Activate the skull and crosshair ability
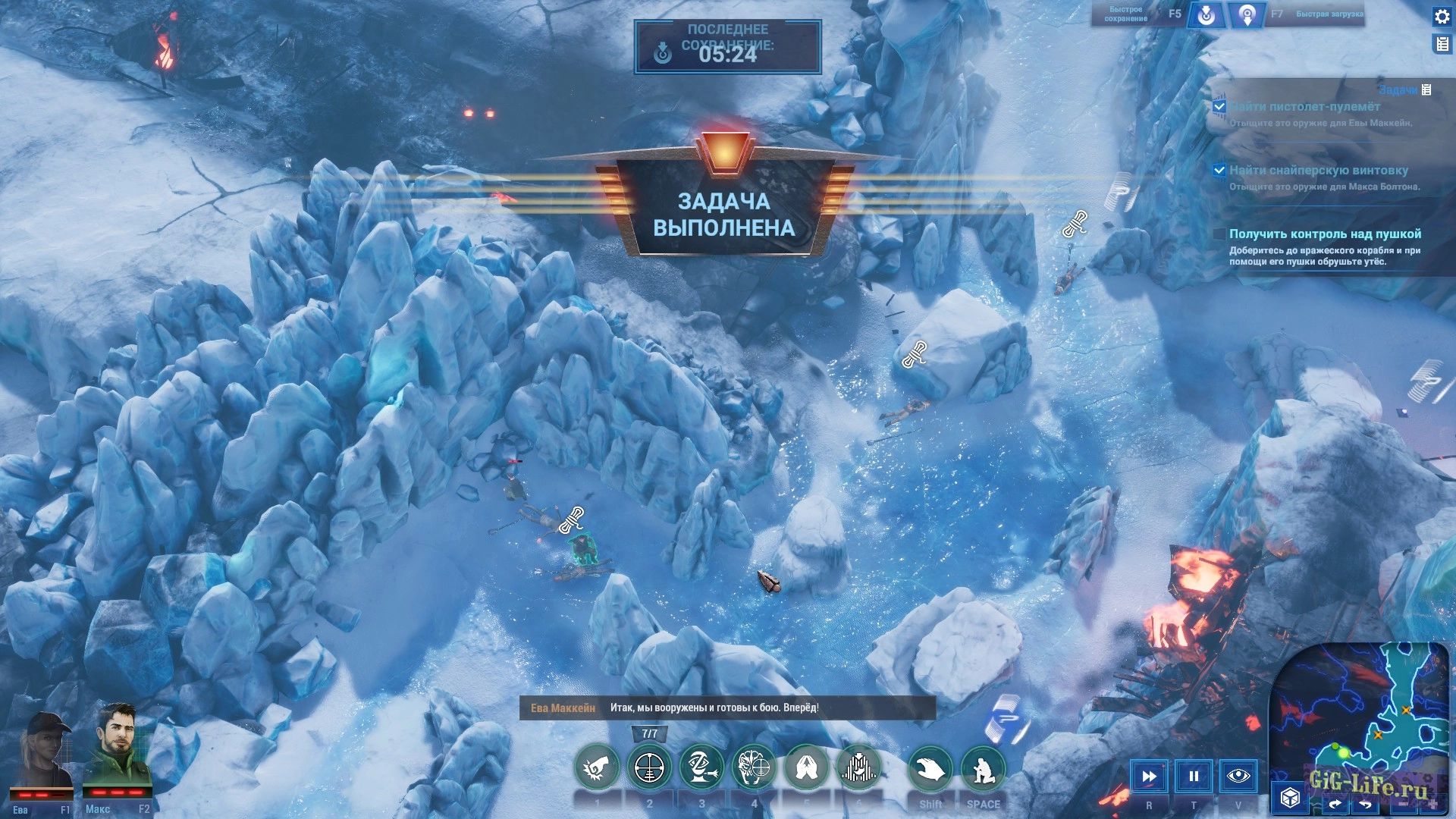Screen dimensions: 1456x819 pos(754,767)
